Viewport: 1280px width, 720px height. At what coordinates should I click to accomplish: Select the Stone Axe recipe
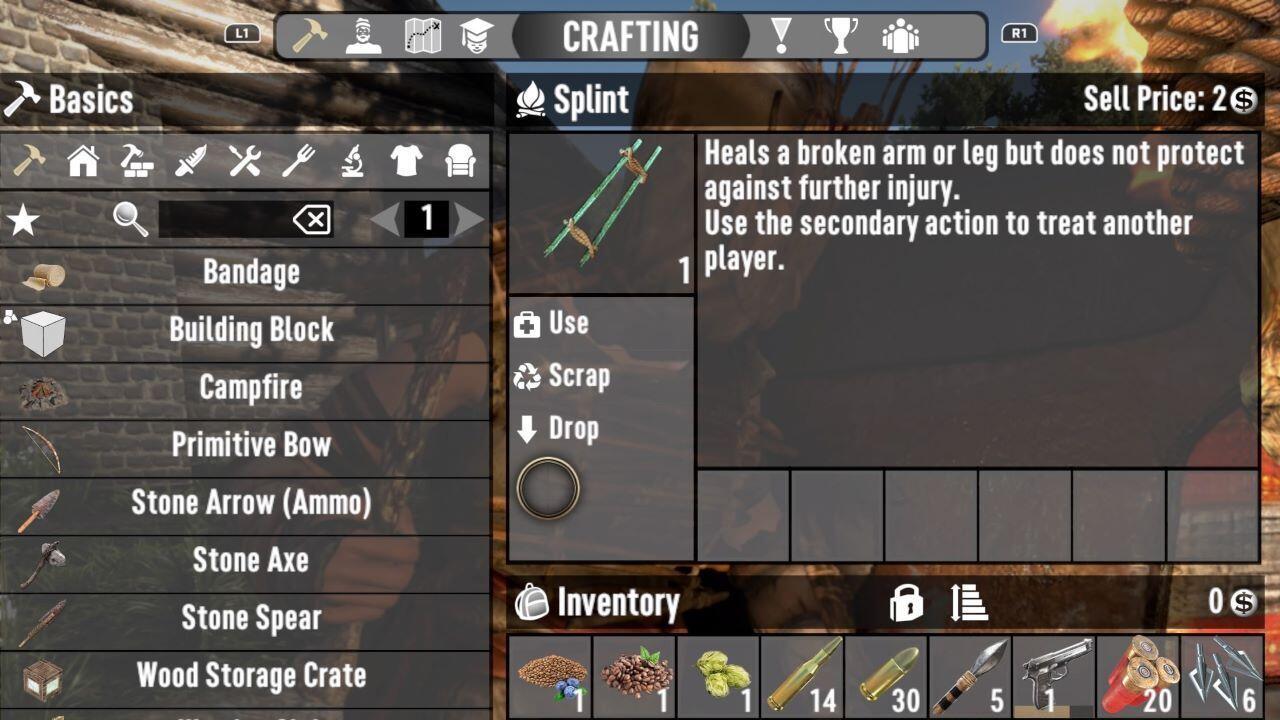coord(250,560)
